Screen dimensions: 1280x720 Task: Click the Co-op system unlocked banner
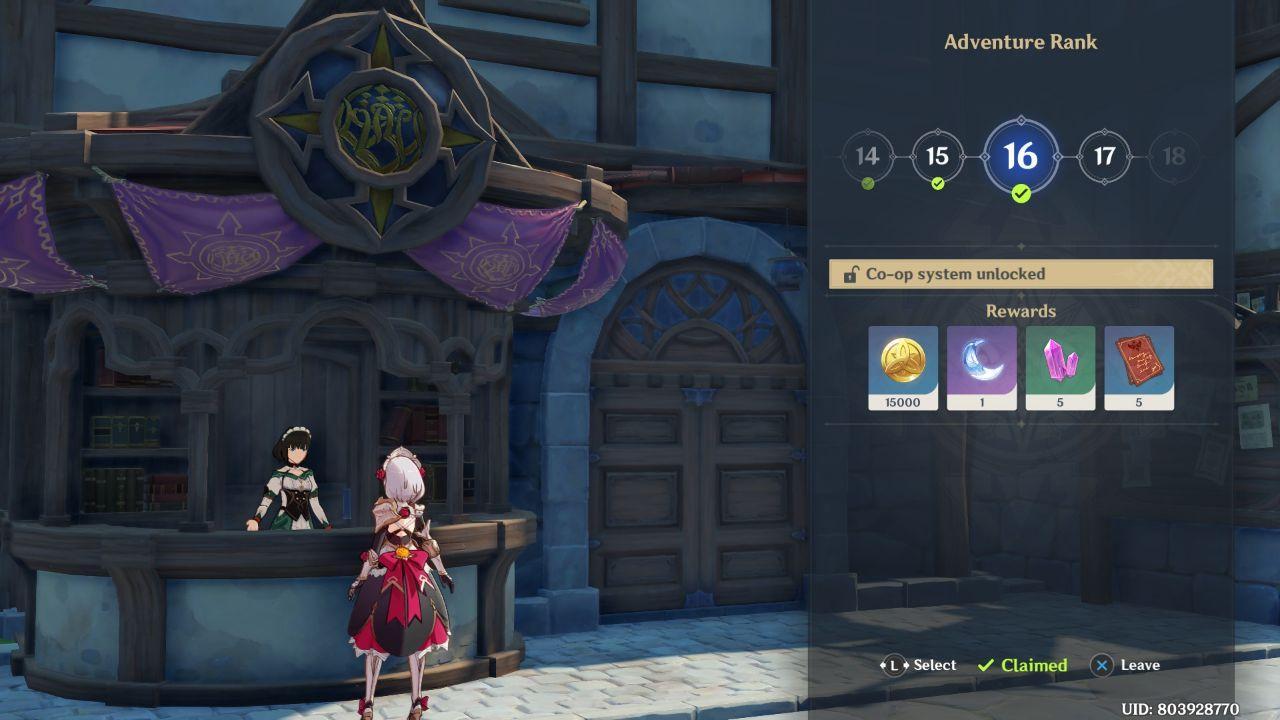coord(1020,274)
